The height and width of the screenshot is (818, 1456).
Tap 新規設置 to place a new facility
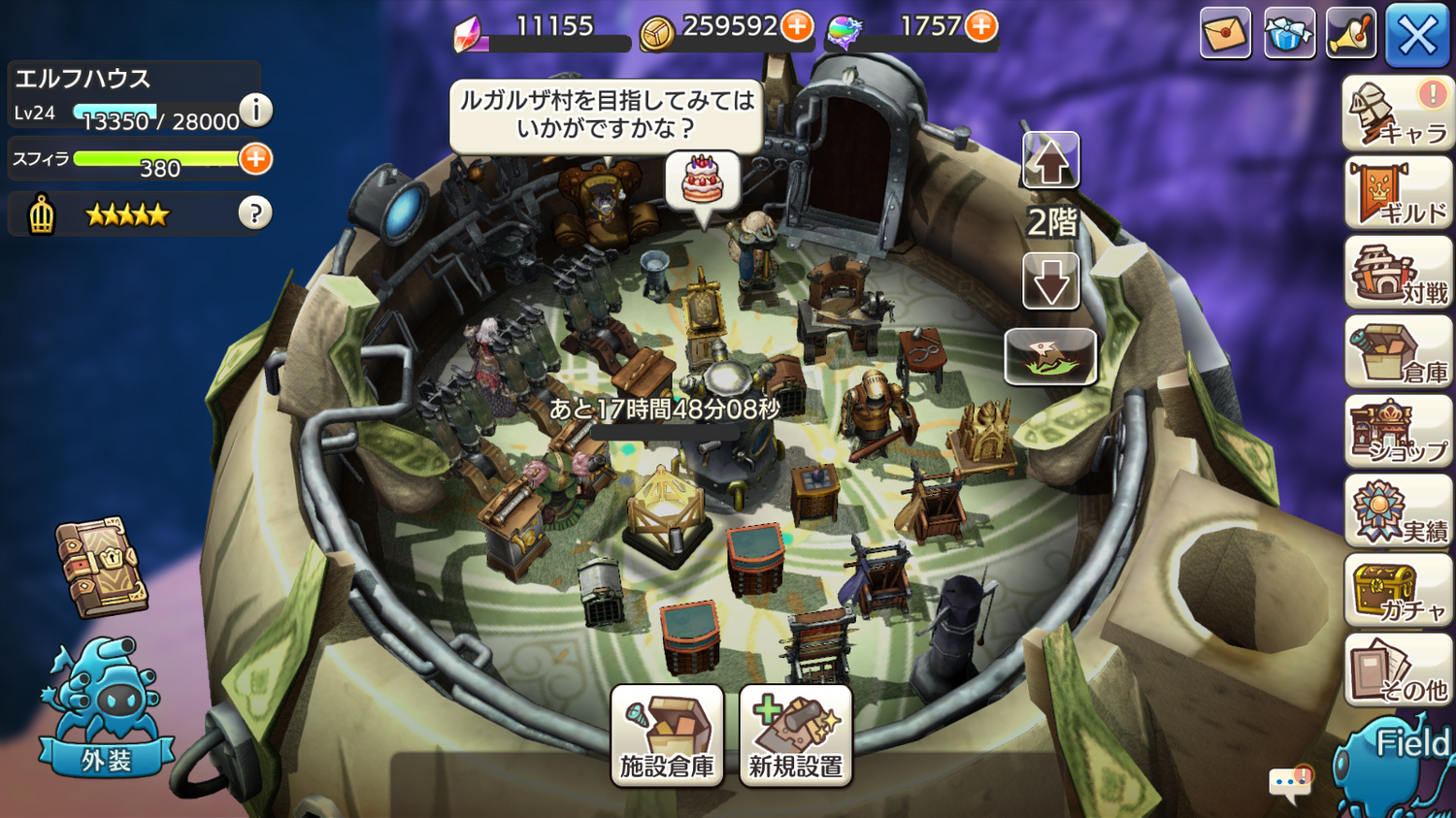[x=795, y=735]
